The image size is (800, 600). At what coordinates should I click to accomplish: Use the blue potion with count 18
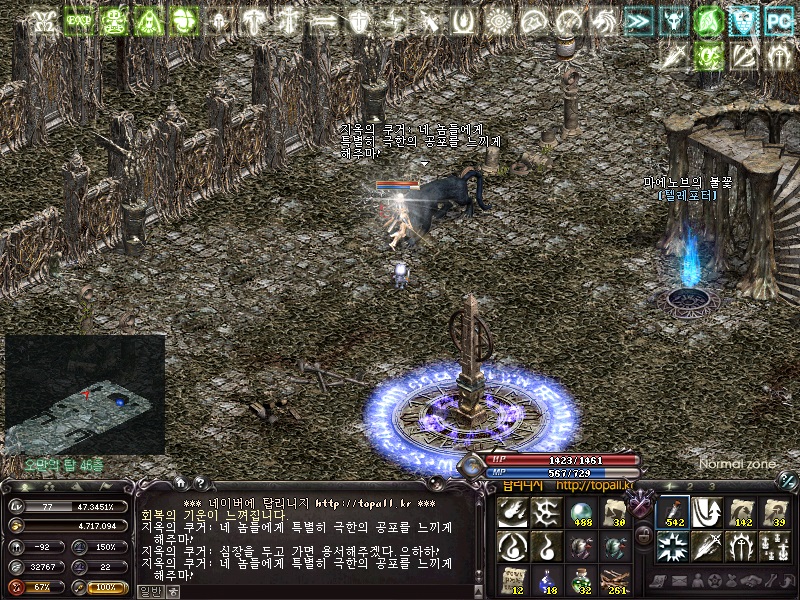click(547, 581)
